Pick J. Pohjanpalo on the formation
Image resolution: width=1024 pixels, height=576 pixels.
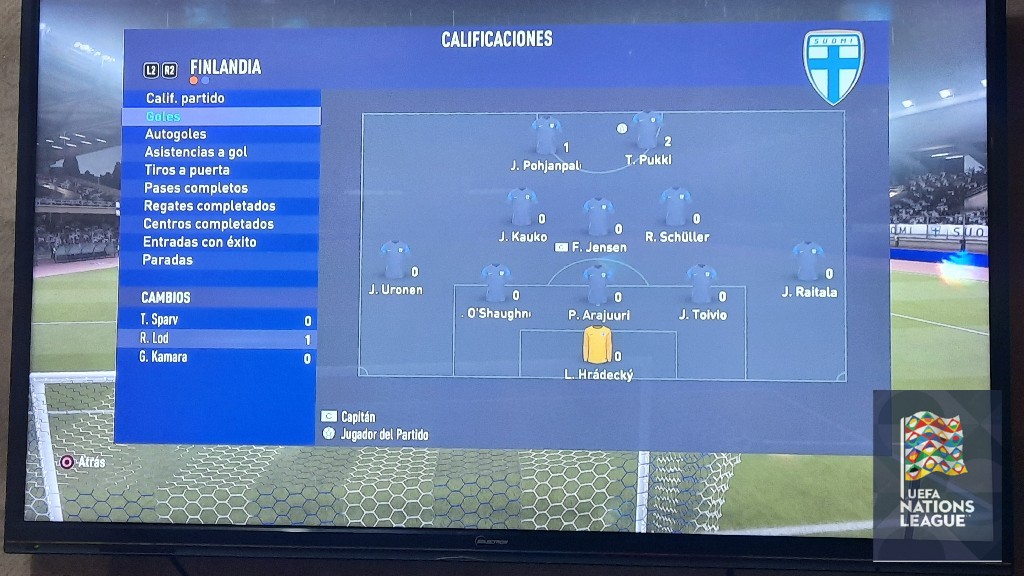[x=546, y=136]
